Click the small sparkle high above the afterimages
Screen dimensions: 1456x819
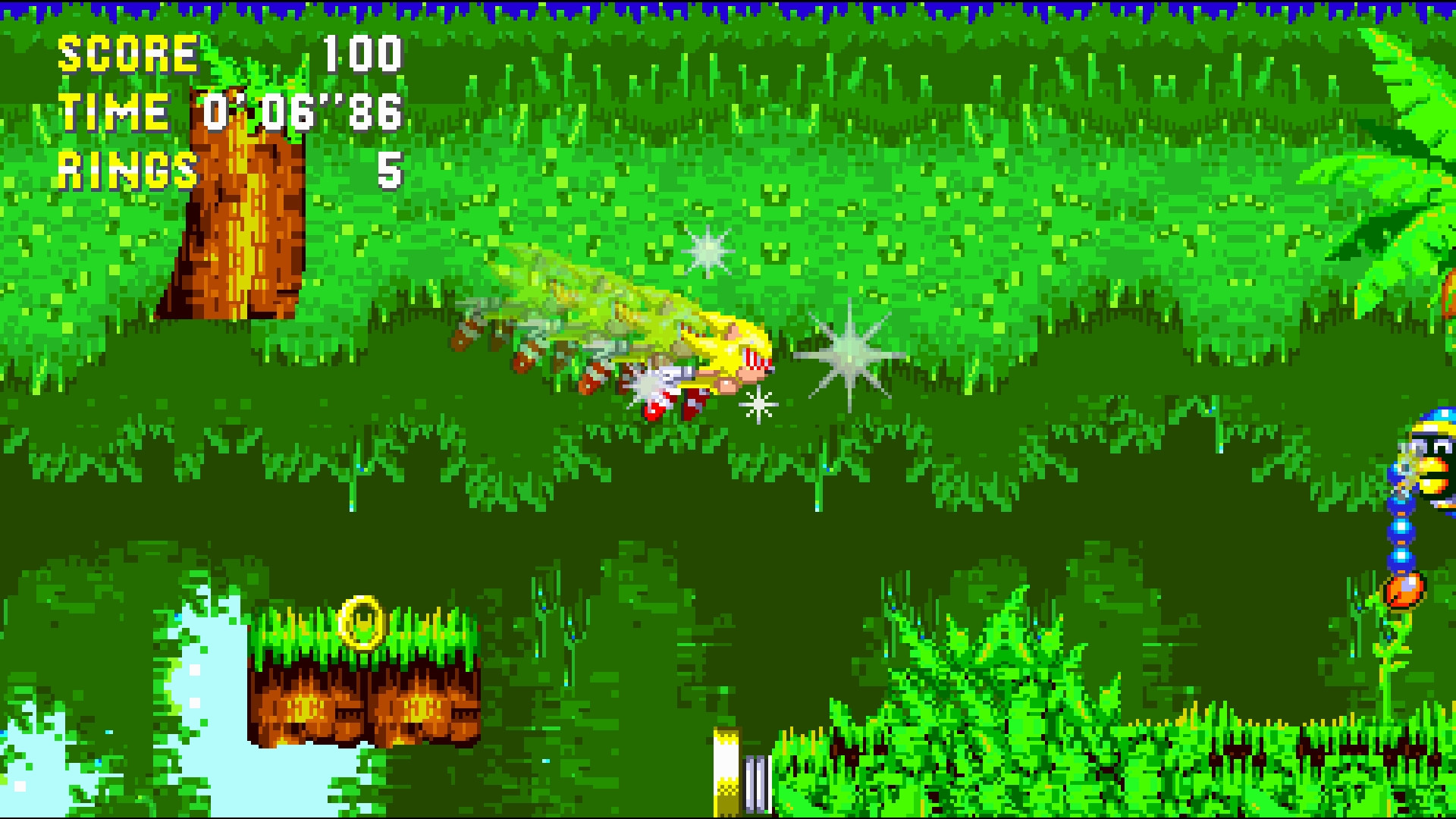click(x=705, y=250)
